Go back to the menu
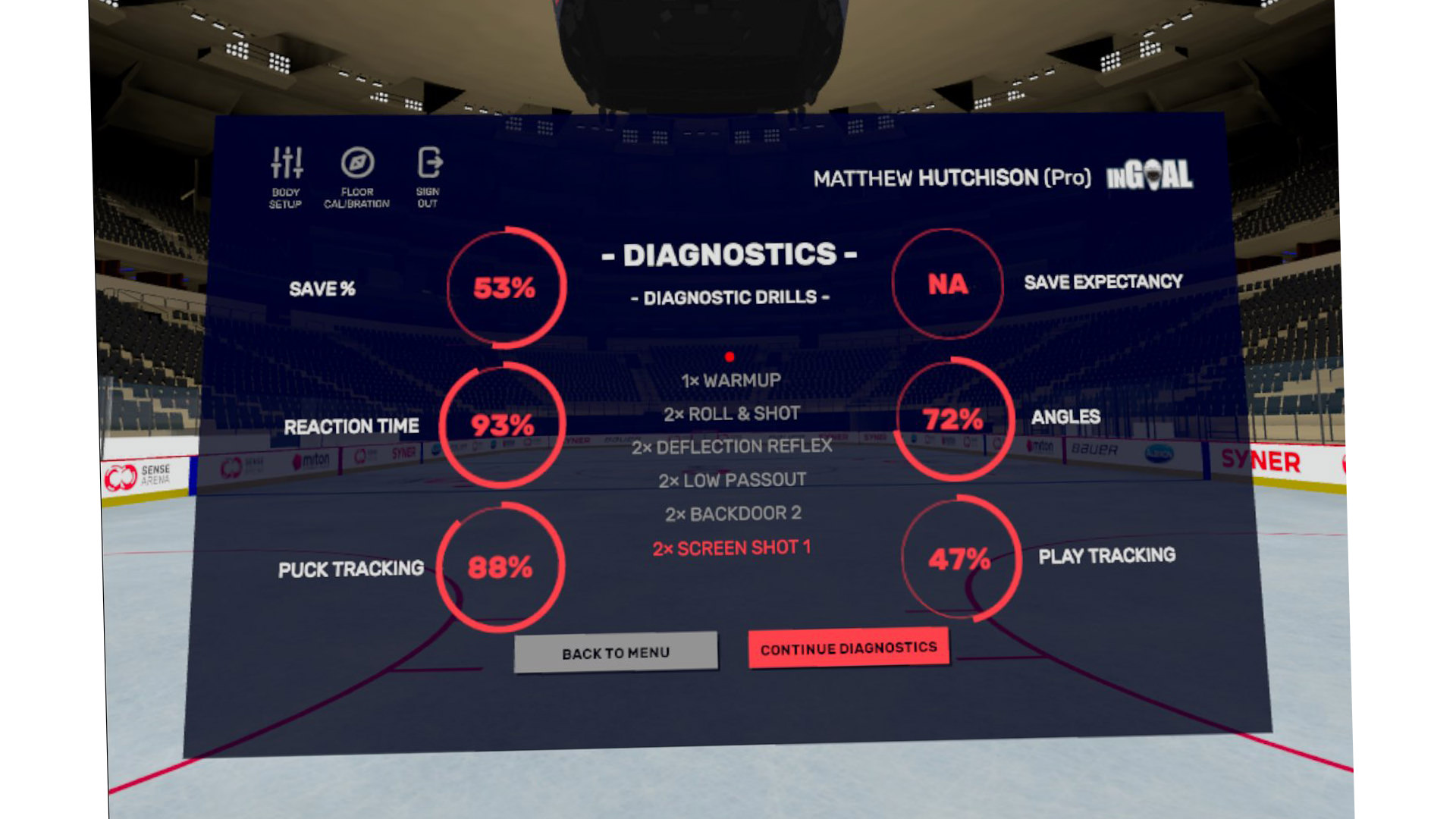This screenshot has height=819, width=1456. pos(616,652)
